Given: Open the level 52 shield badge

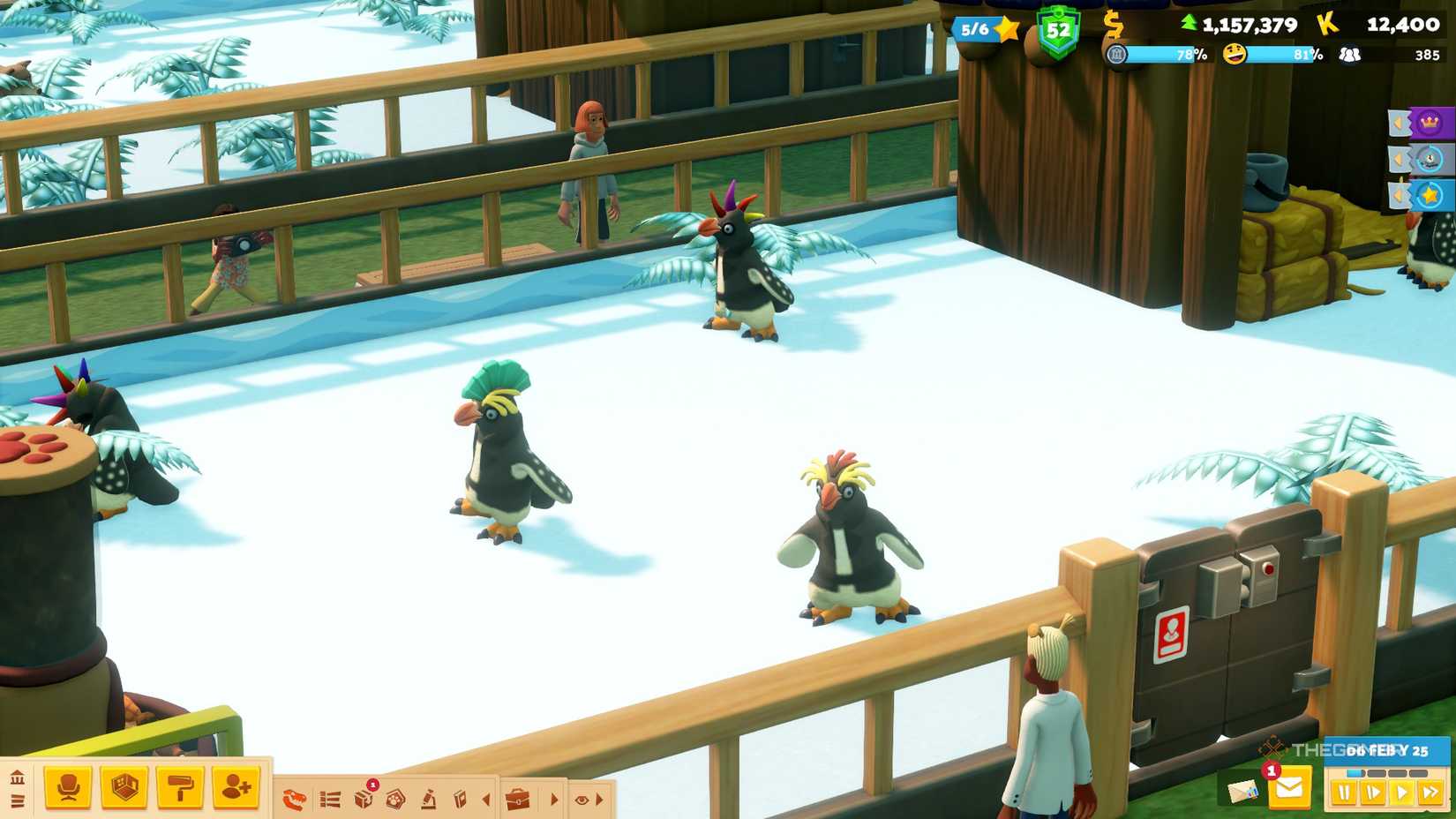Looking at the screenshot, I should pyautogui.click(x=1059, y=29).
